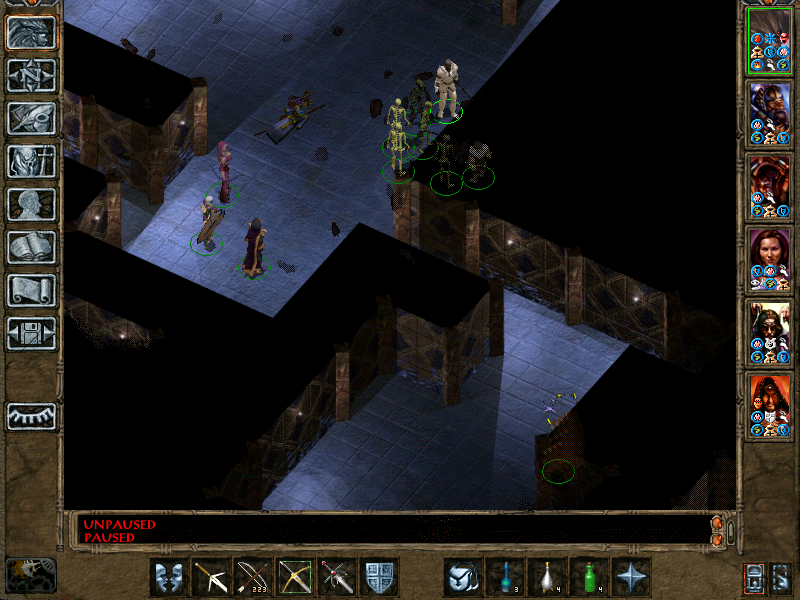Use the blue potion quick item
Image resolution: width=800 pixels, height=600 pixels.
point(505,577)
